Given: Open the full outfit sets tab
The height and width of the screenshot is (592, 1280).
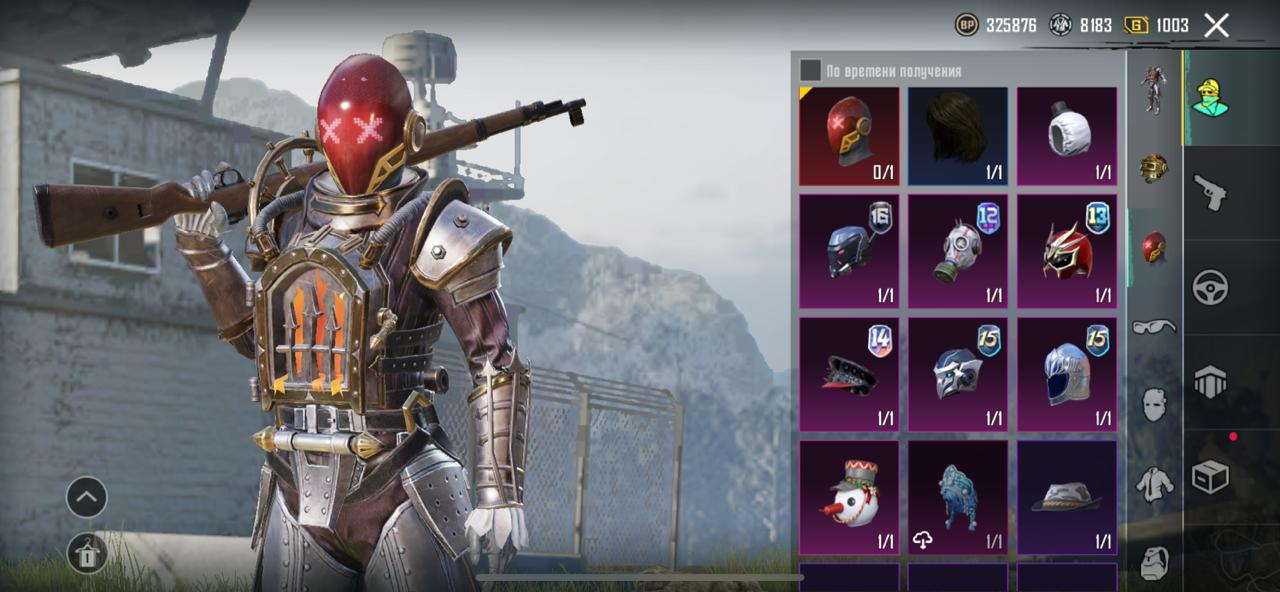Looking at the screenshot, I should (1154, 90).
